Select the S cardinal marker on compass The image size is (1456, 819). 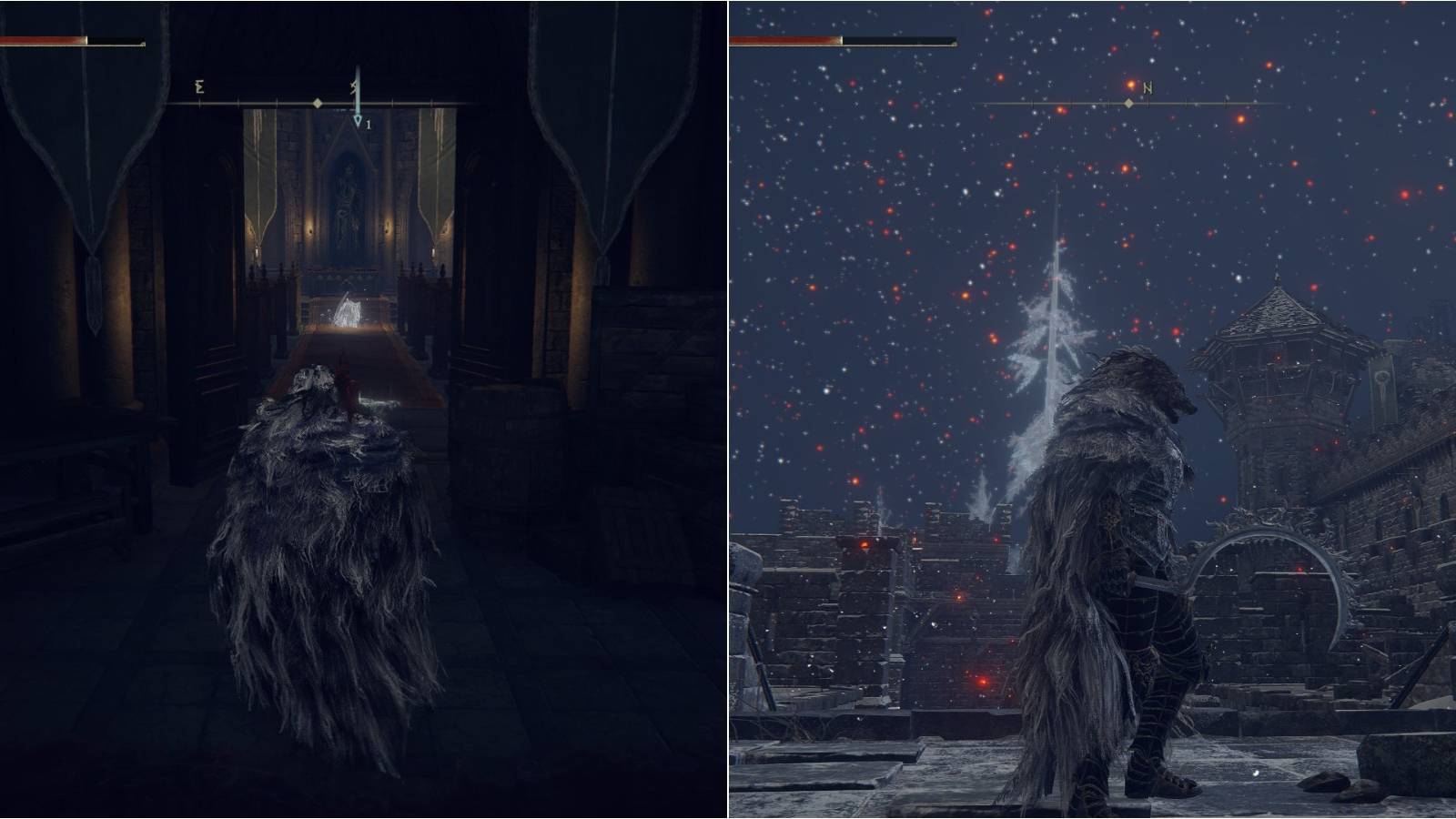pos(354,87)
